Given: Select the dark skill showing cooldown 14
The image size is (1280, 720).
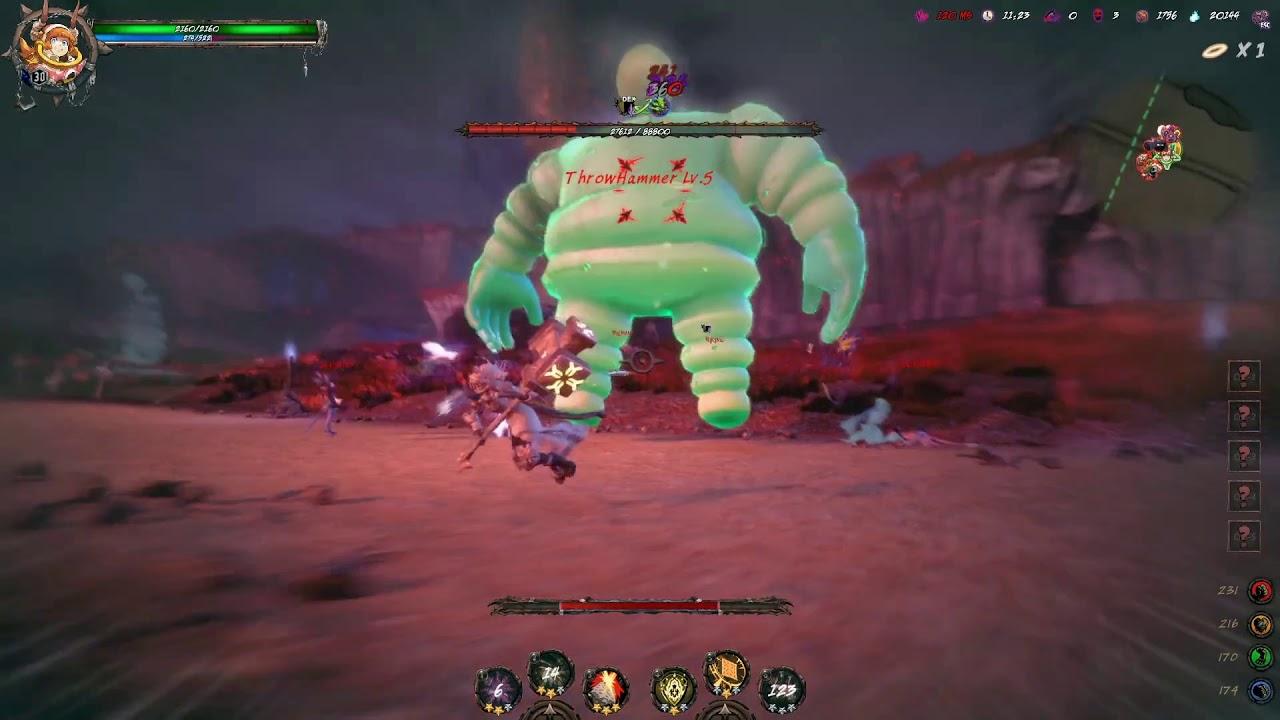Looking at the screenshot, I should tap(550, 675).
